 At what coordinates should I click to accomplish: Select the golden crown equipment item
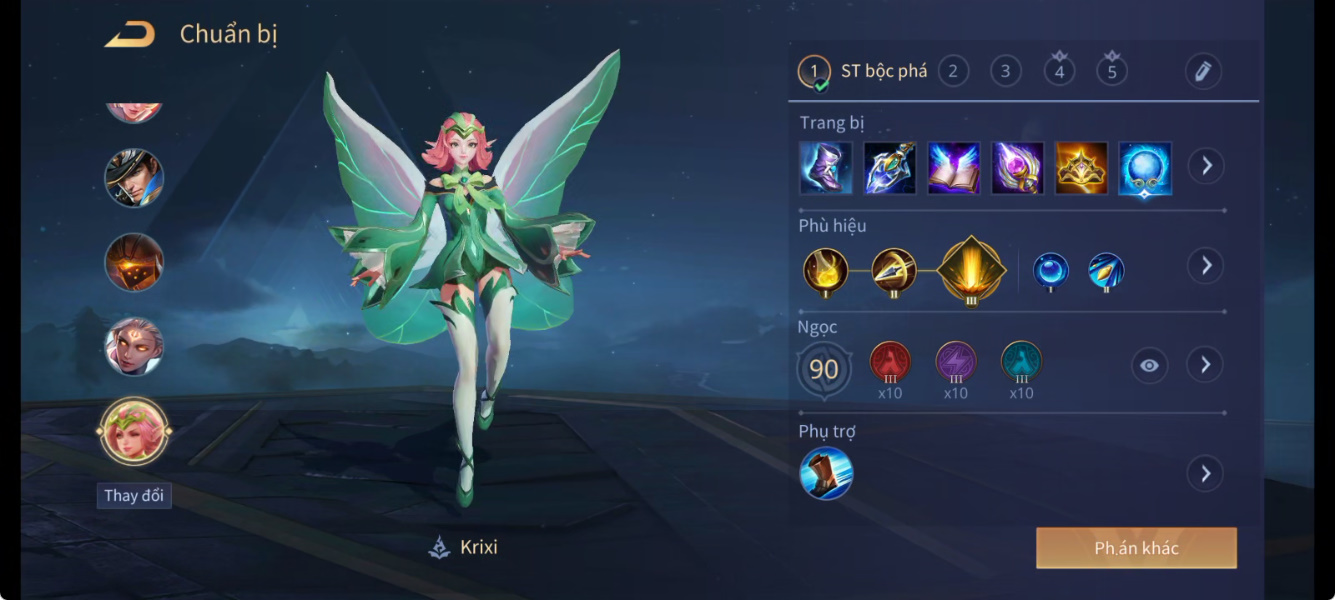tap(1081, 167)
